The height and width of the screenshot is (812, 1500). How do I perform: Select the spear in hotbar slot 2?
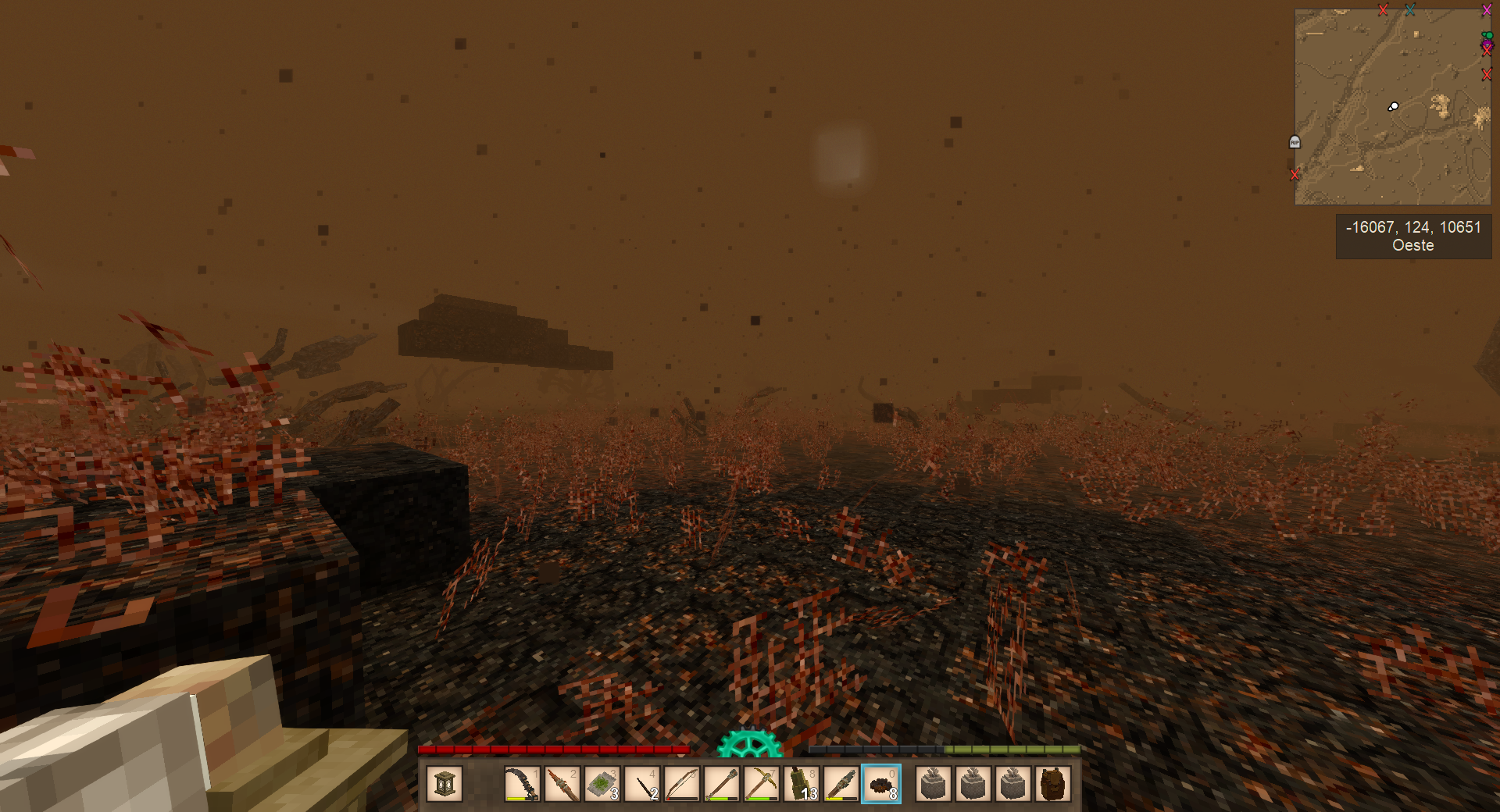[x=562, y=784]
